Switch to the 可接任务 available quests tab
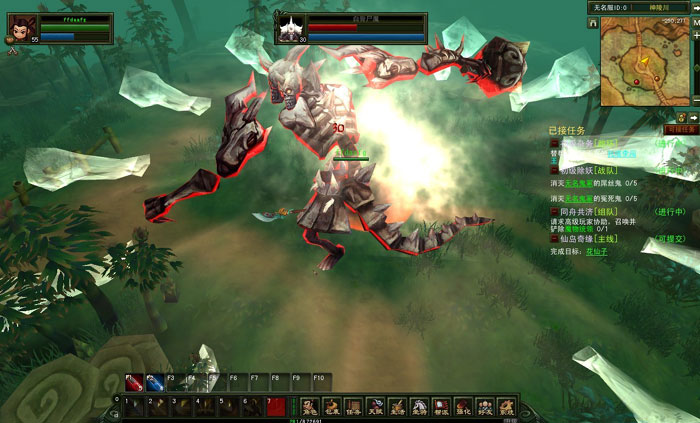This screenshot has height=423, width=700. (681, 129)
